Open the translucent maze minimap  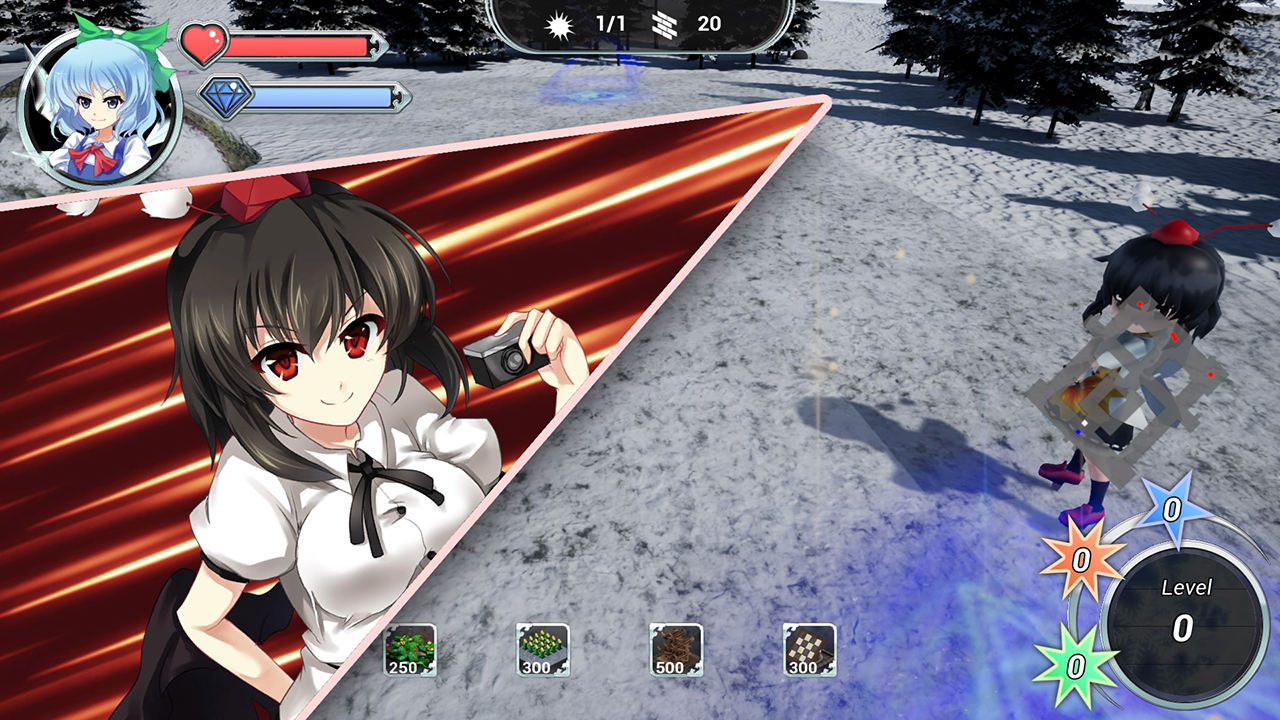(1125, 385)
